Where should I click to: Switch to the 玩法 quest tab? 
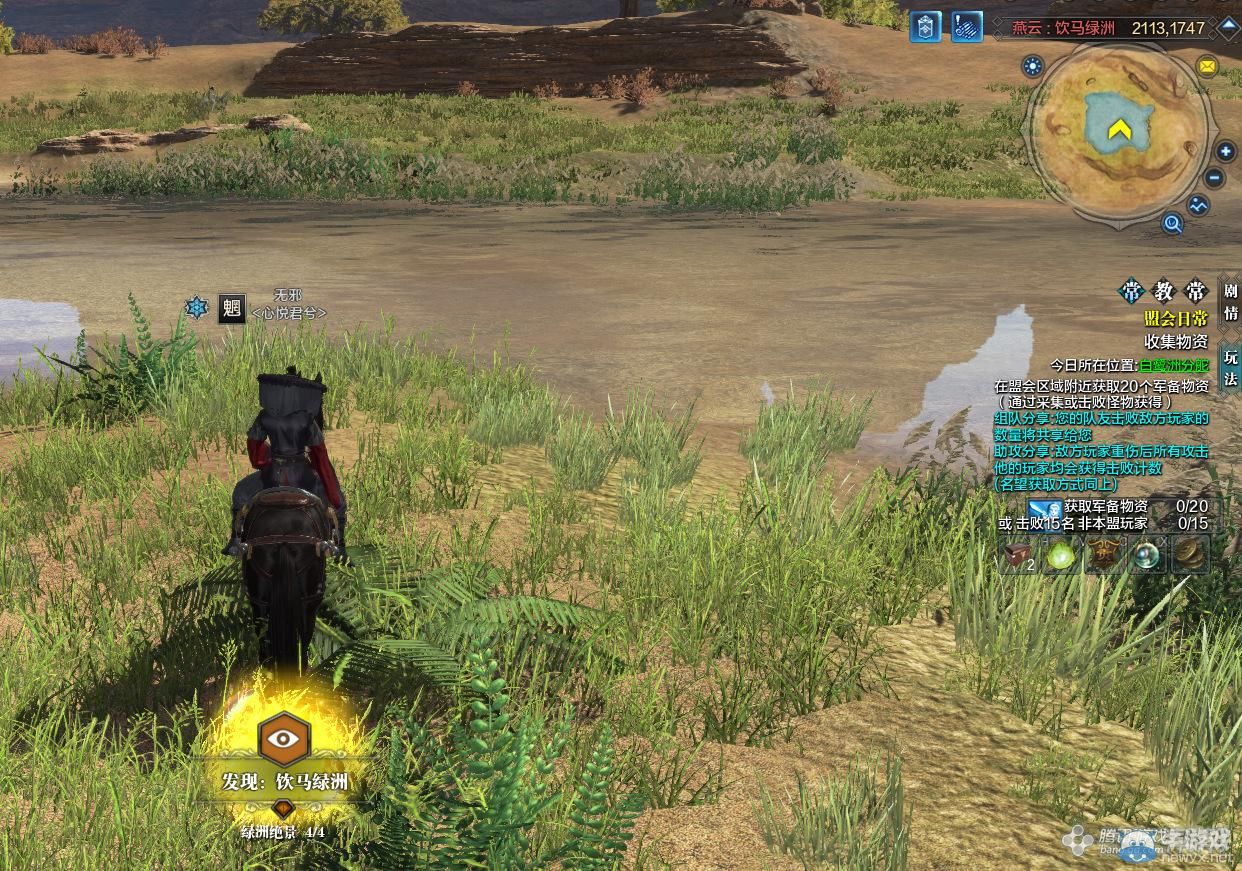point(1231,367)
